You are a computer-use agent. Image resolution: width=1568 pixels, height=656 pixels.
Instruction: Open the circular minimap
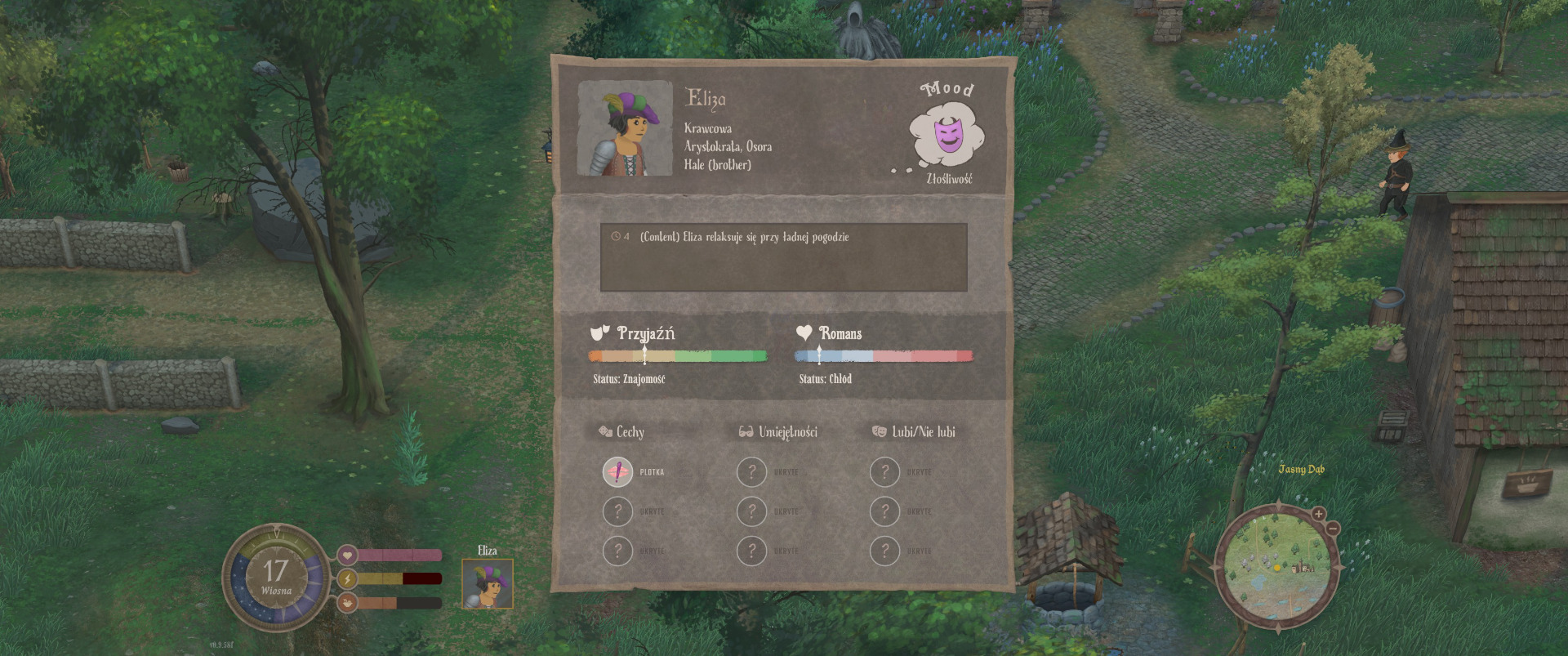1277,566
